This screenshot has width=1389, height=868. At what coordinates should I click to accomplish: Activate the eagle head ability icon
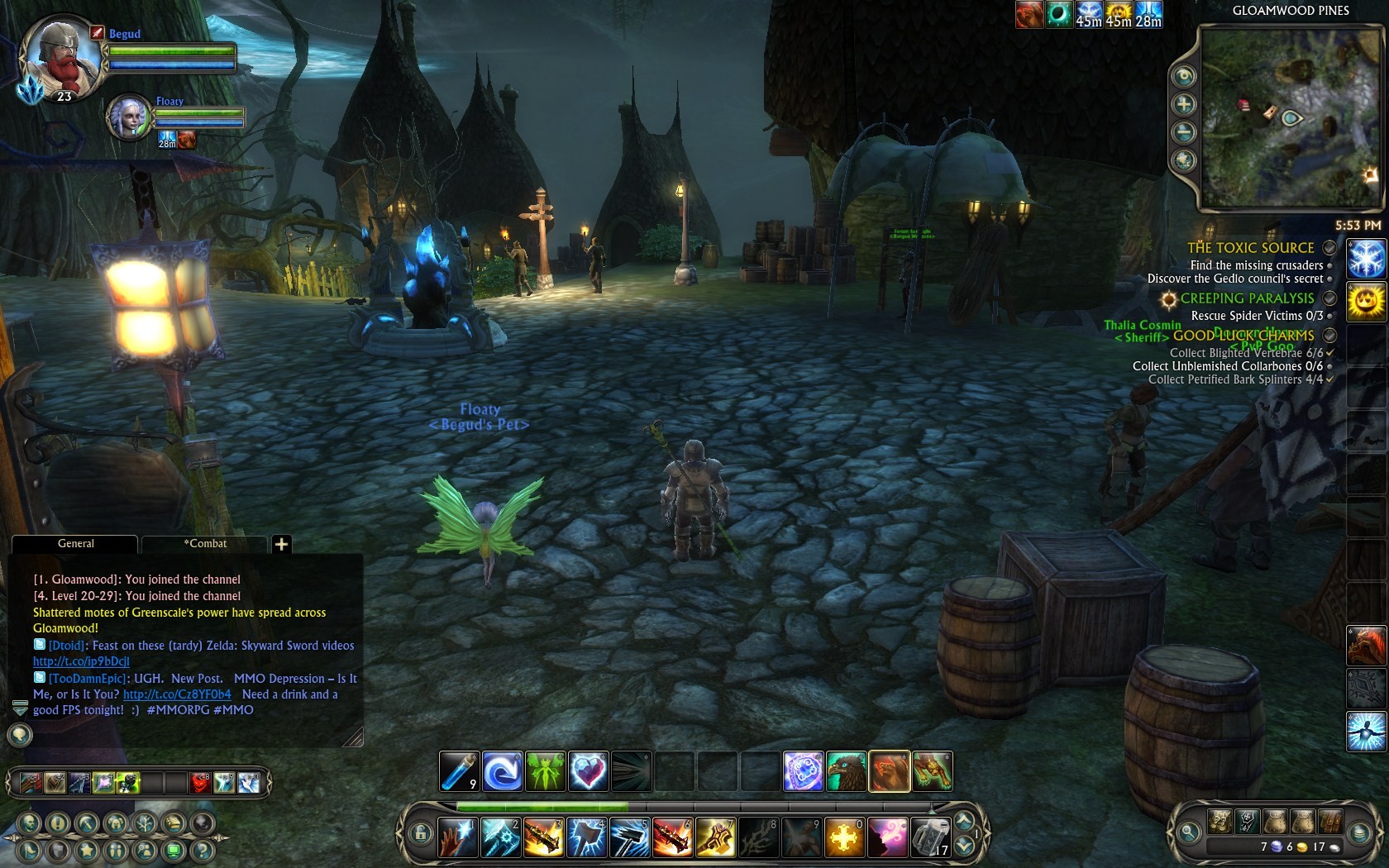click(846, 771)
